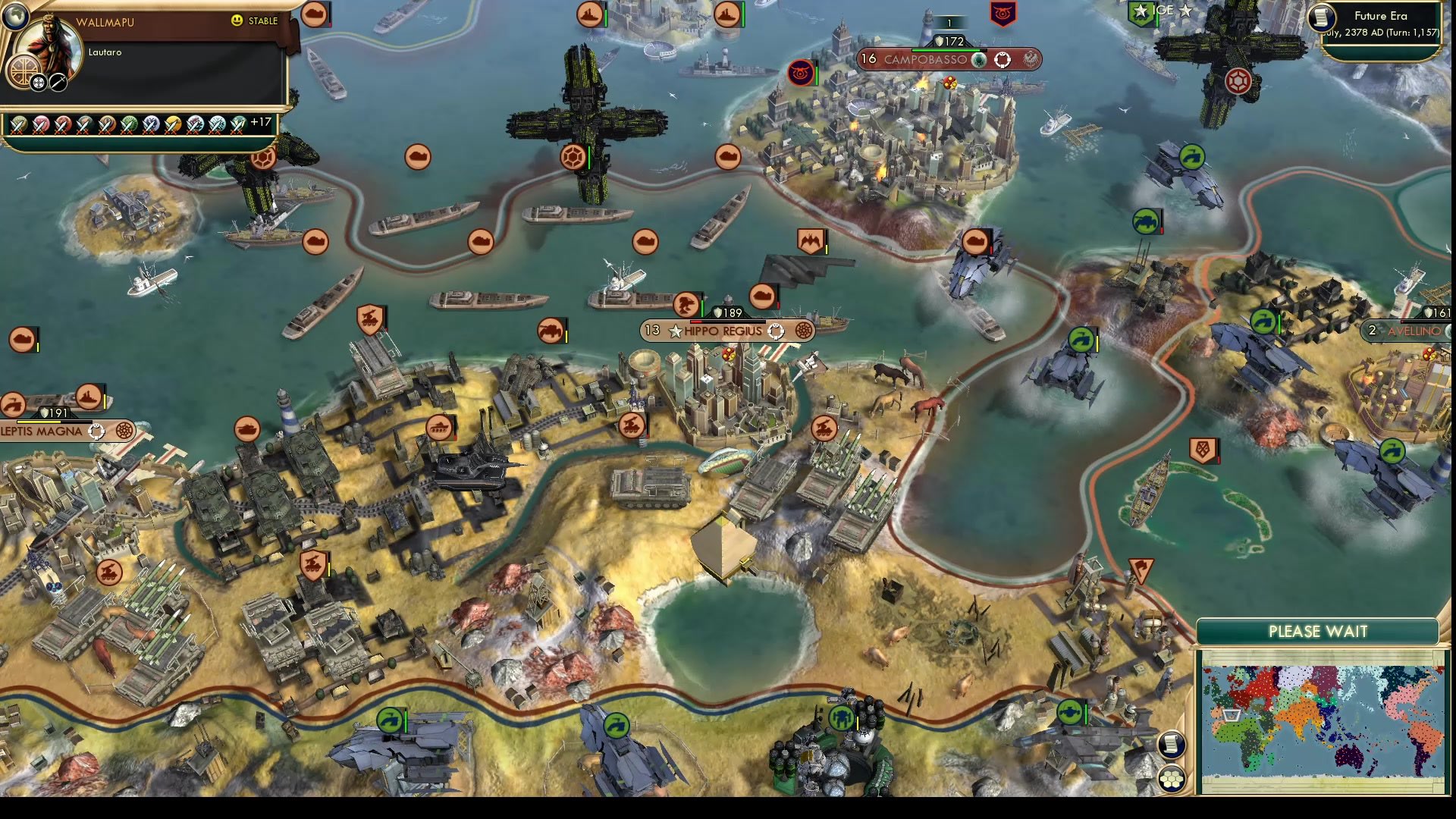Click the PLEASE WAIT banner
The width and height of the screenshot is (1456, 819).
point(1318,631)
